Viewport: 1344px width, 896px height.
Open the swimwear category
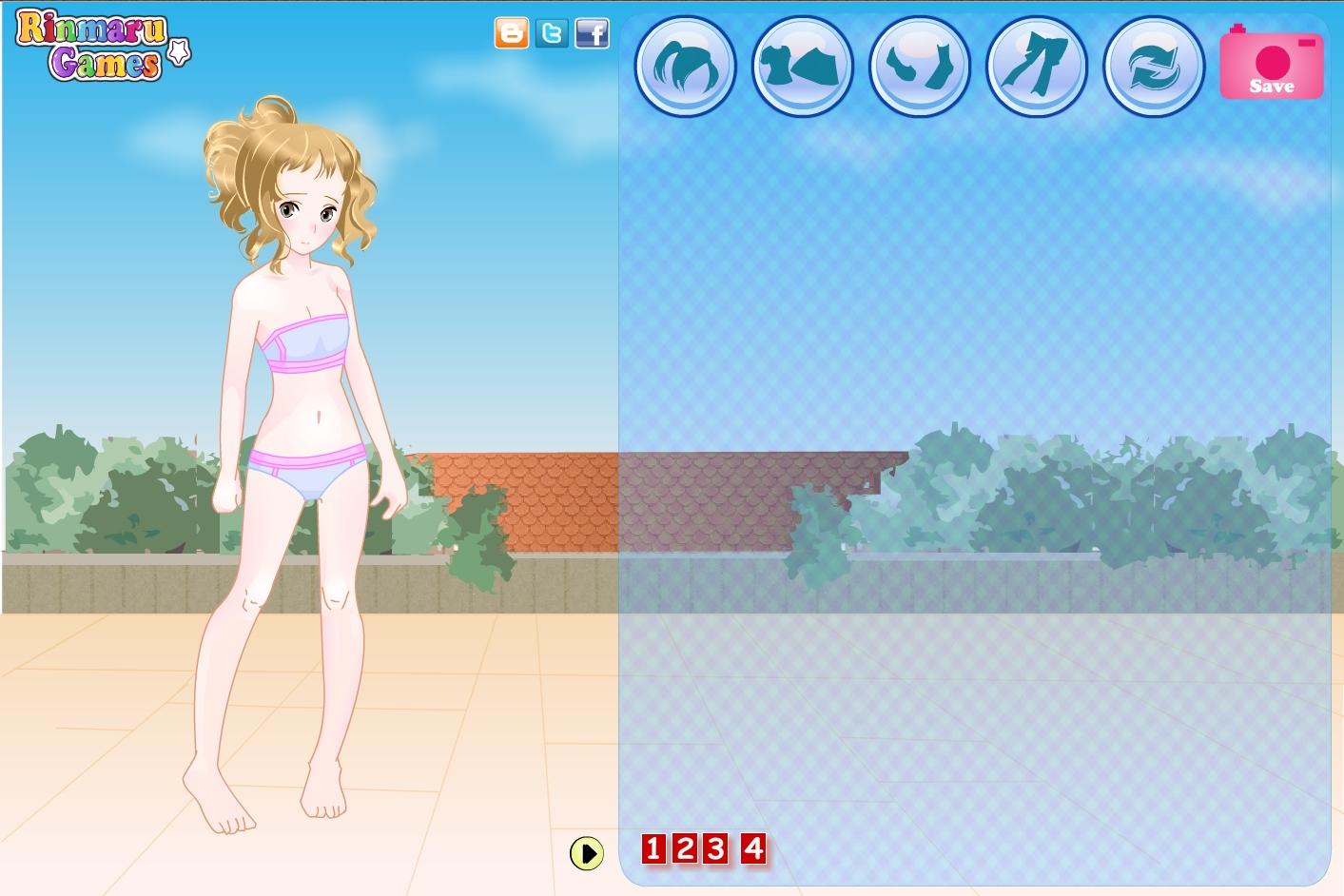919,67
